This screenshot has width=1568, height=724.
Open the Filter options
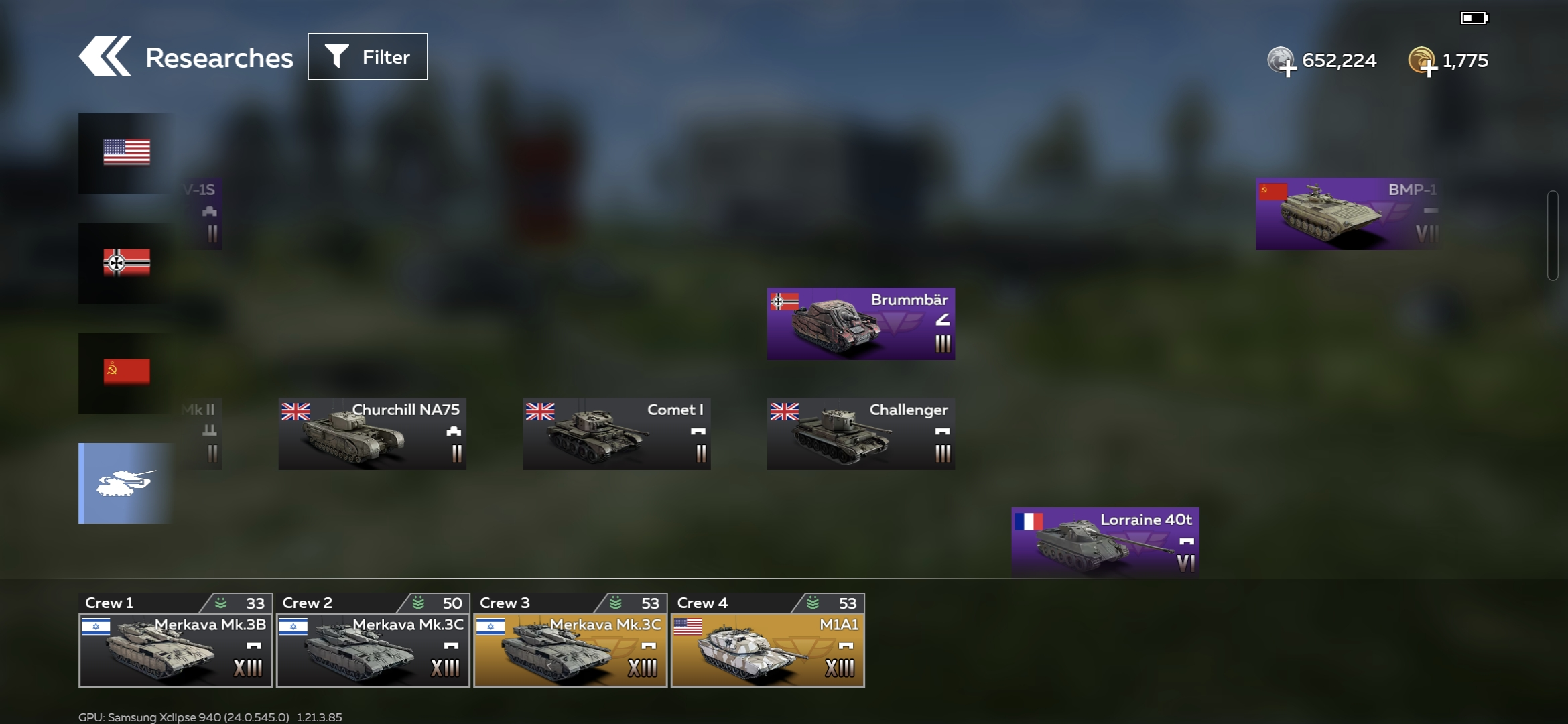tap(367, 57)
